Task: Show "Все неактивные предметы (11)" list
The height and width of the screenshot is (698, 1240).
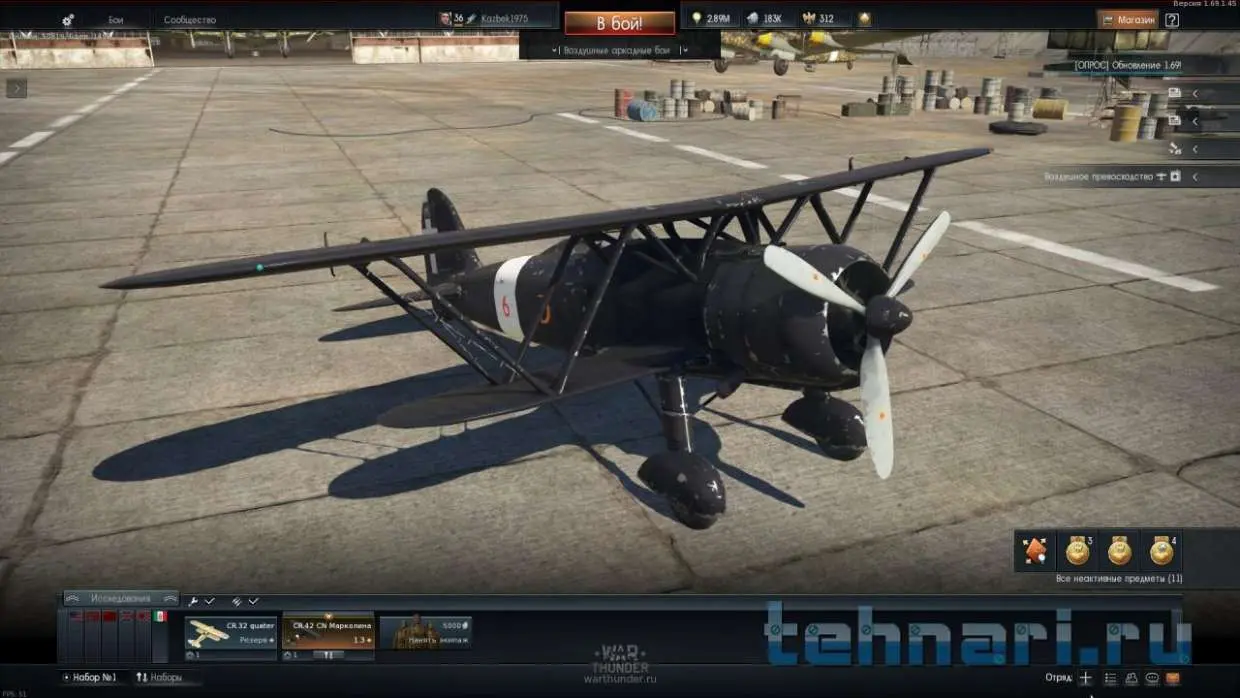Action: 1119,579
